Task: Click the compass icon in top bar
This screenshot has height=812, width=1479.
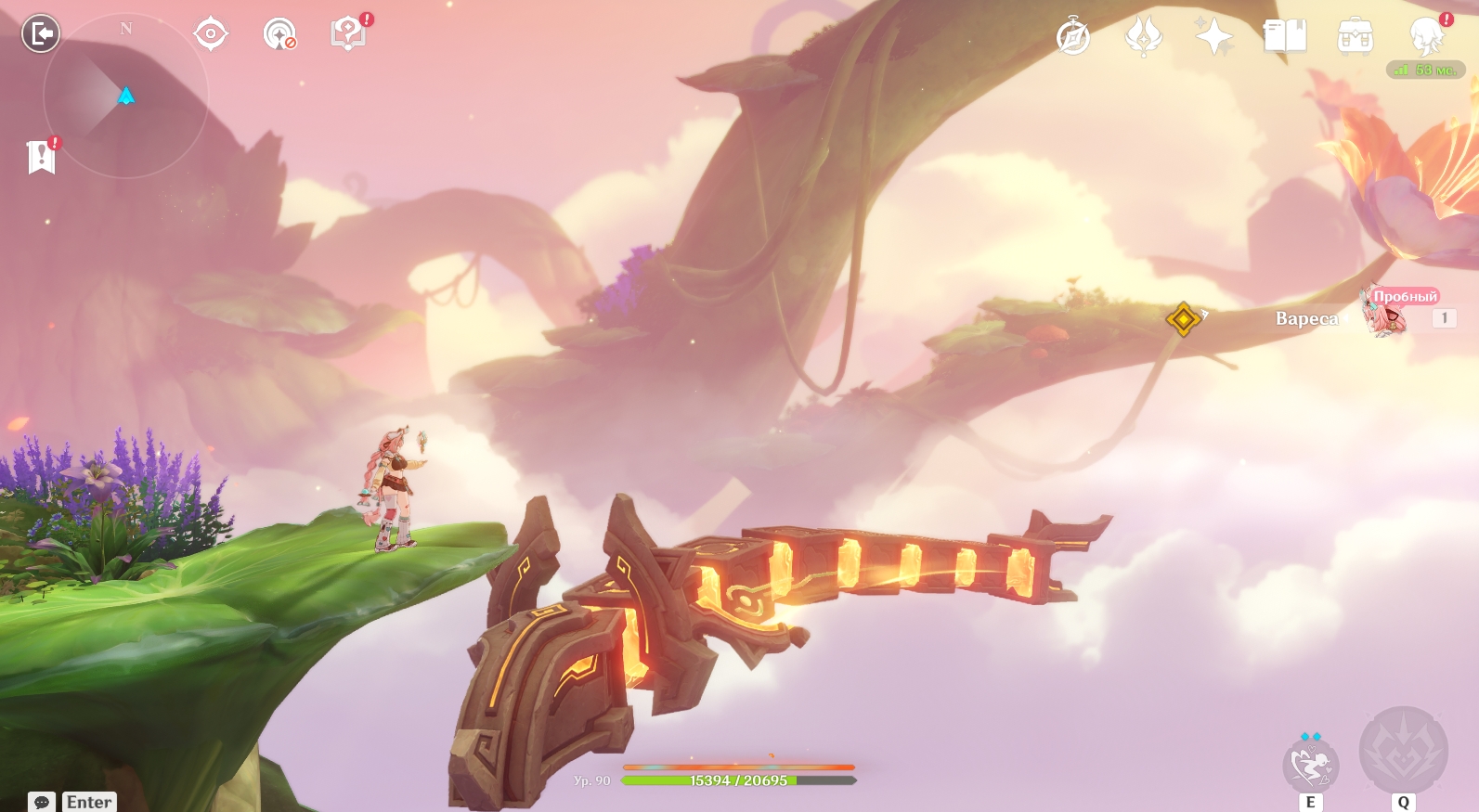Action: coord(1073,38)
